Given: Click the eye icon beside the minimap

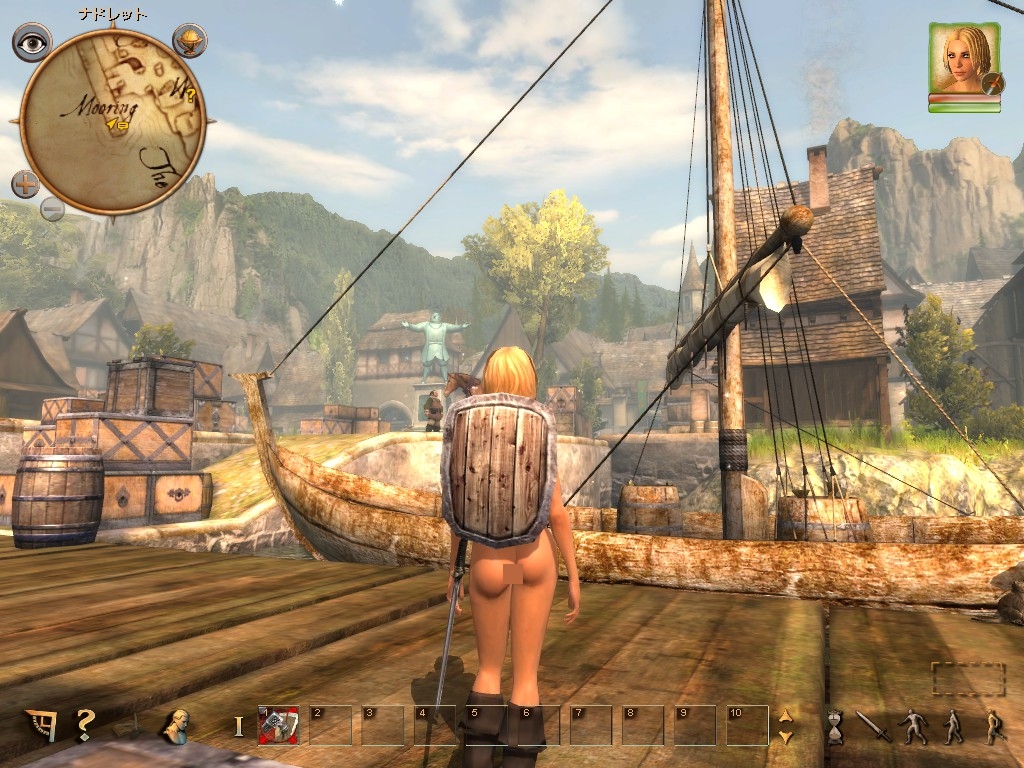Looking at the screenshot, I should pos(32,42).
